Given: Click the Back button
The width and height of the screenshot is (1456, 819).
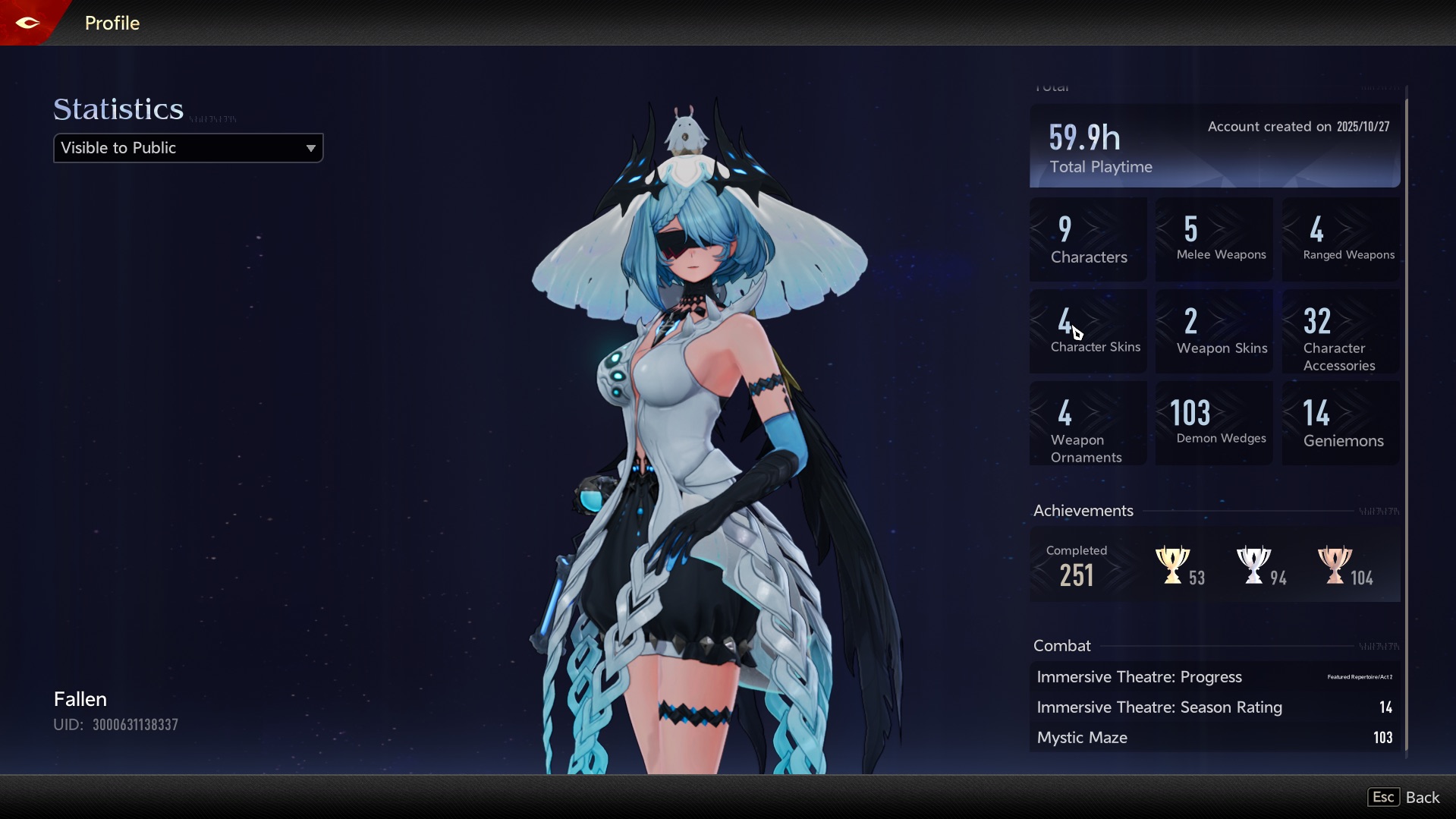Looking at the screenshot, I should tap(1404, 797).
